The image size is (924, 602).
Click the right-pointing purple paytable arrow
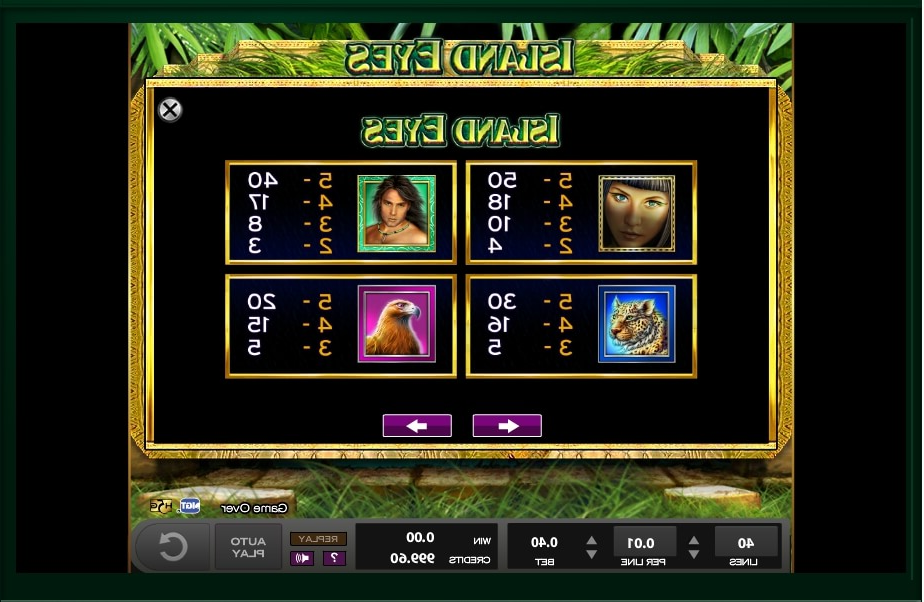click(507, 426)
